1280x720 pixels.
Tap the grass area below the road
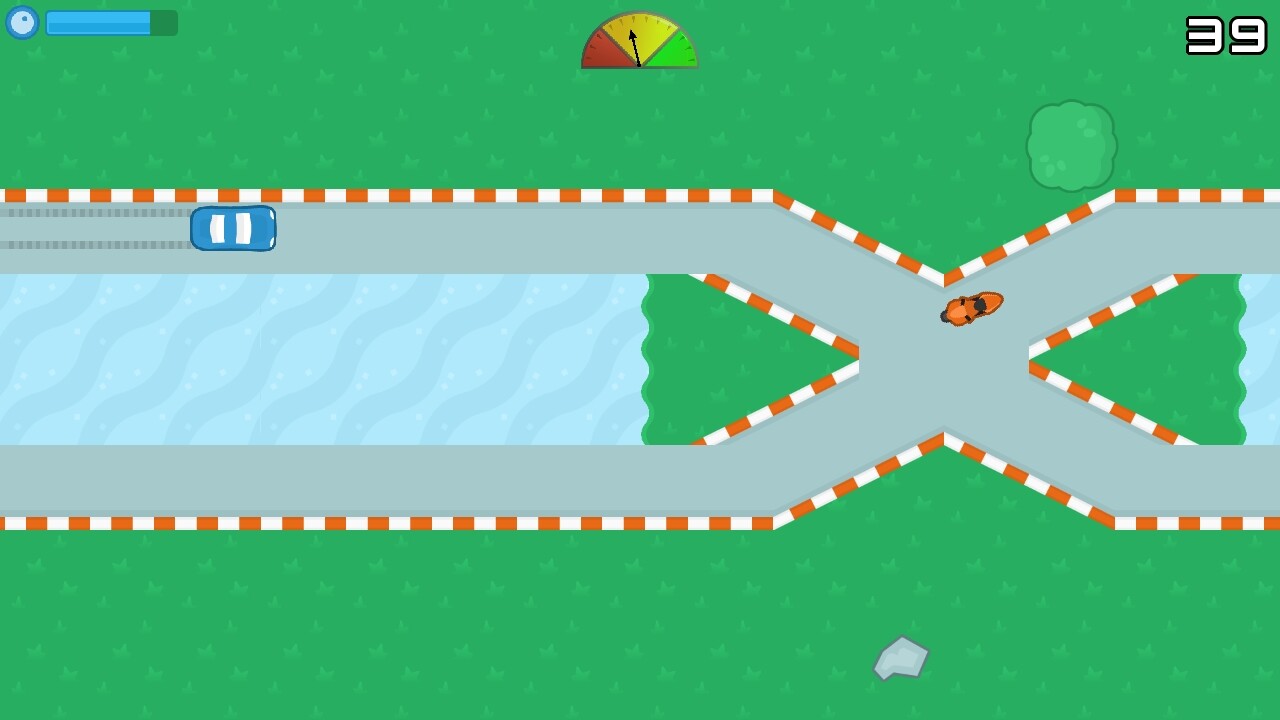point(400,620)
